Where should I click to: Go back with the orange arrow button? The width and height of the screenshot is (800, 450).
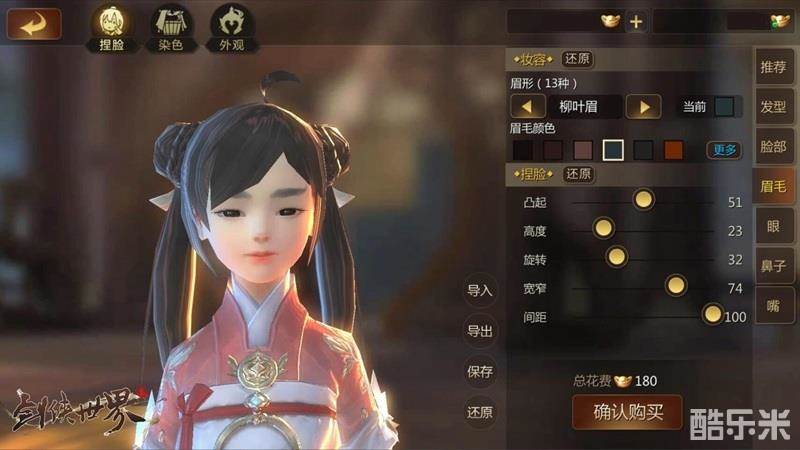click(x=33, y=24)
